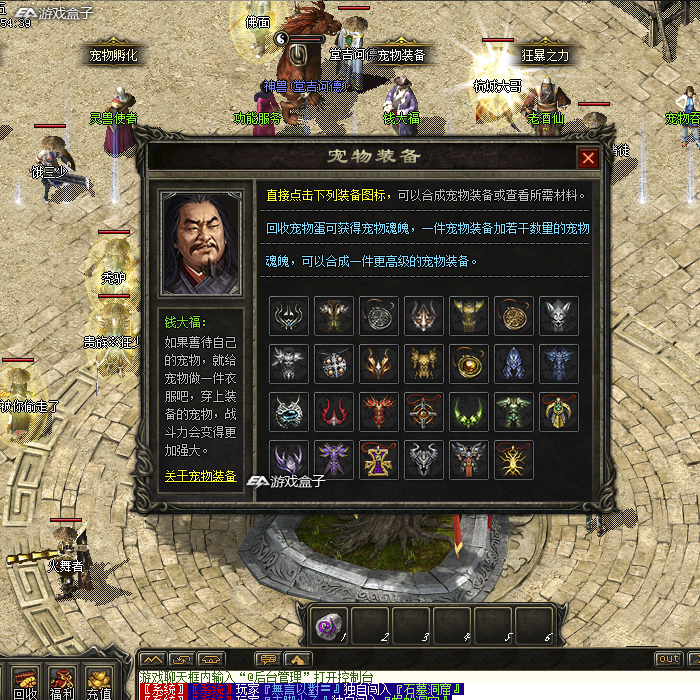Viewport: 700px width, 700px height.
Task: Open the 福利 benefits menu
Action: pyautogui.click(x=62, y=683)
